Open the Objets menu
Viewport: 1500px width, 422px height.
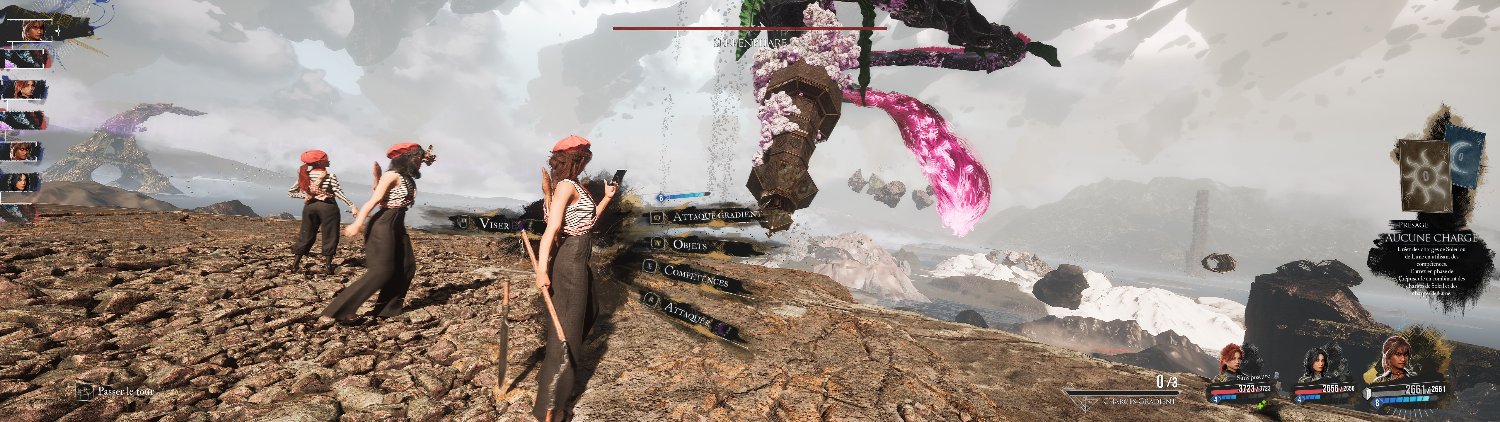[692, 244]
